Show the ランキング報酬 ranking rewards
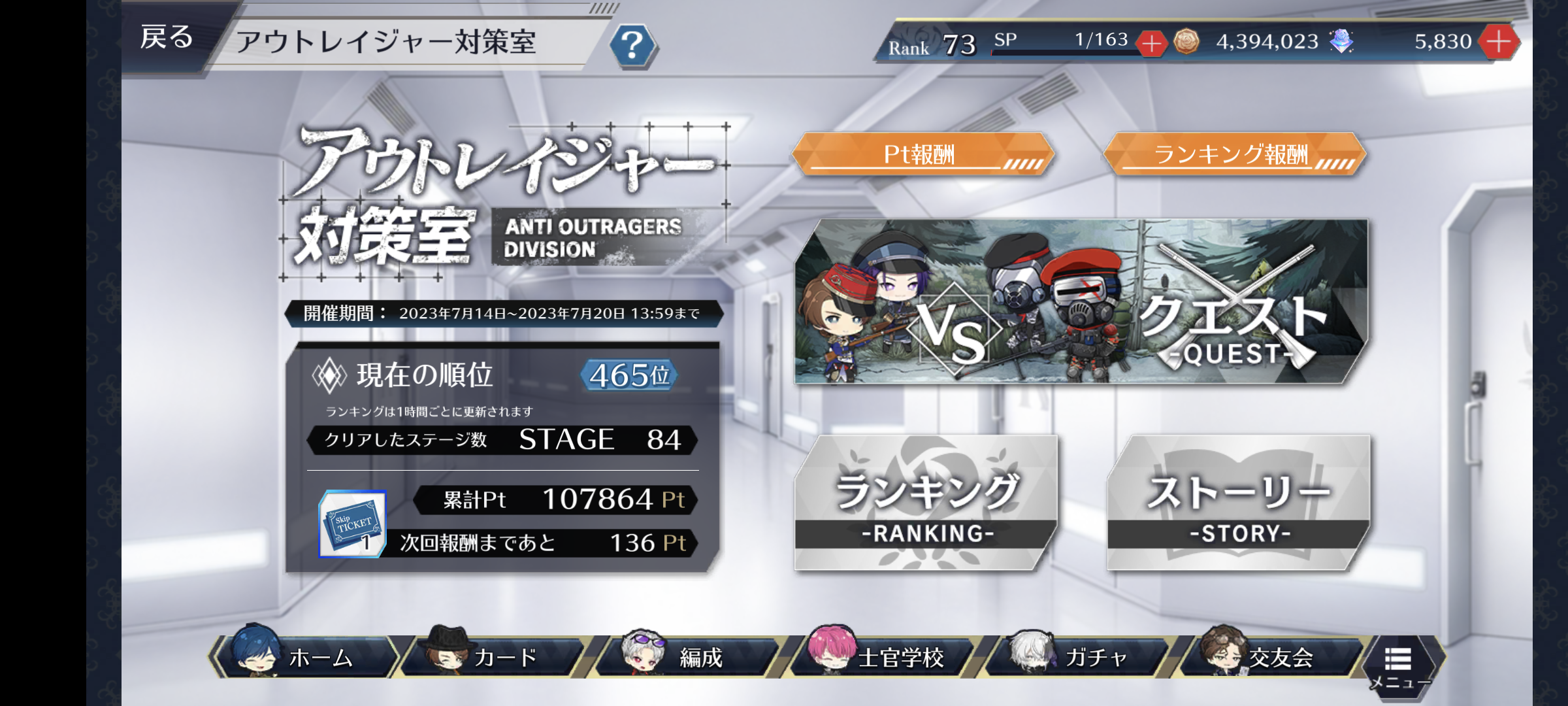The height and width of the screenshot is (706, 1568). click(1233, 155)
